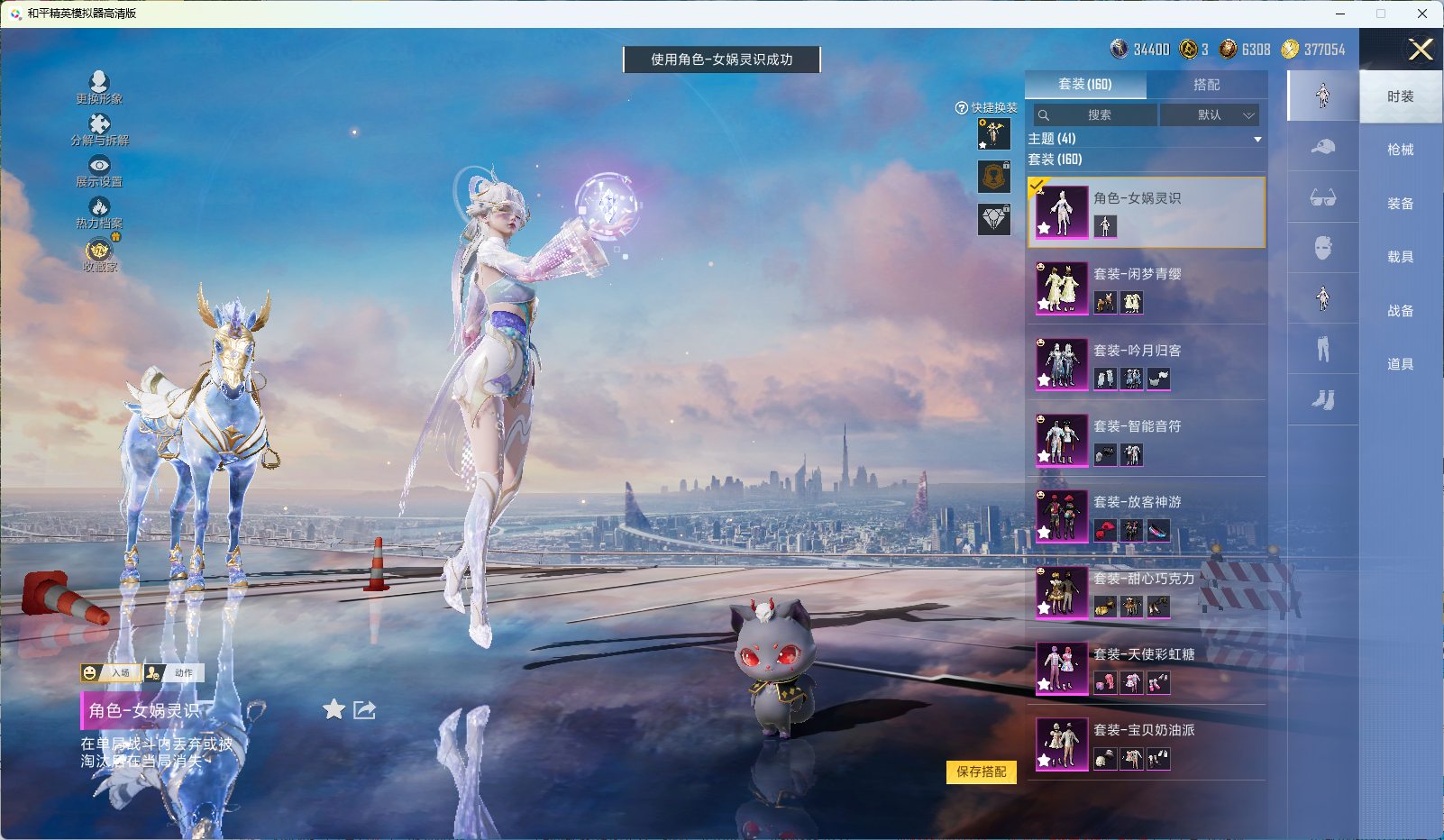Choose the 套装-吟月归客 outfit

[x=1146, y=363]
